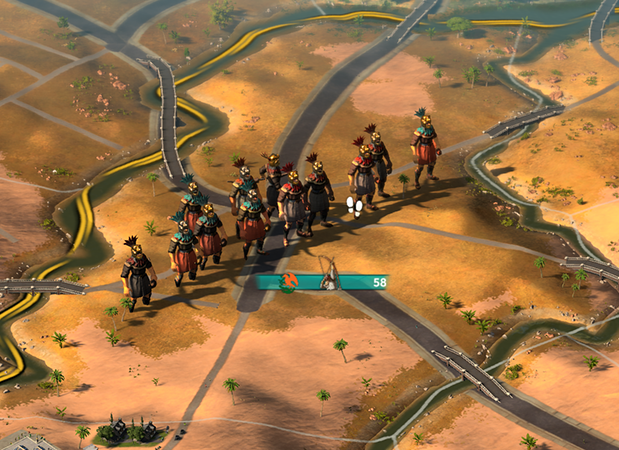Click the white footprints movement marker
619x450 pixels.
355,206
